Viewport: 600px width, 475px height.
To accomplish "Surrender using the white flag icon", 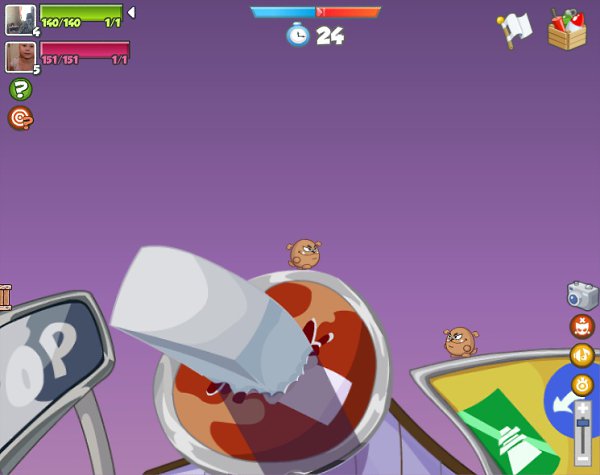I will click(x=515, y=29).
